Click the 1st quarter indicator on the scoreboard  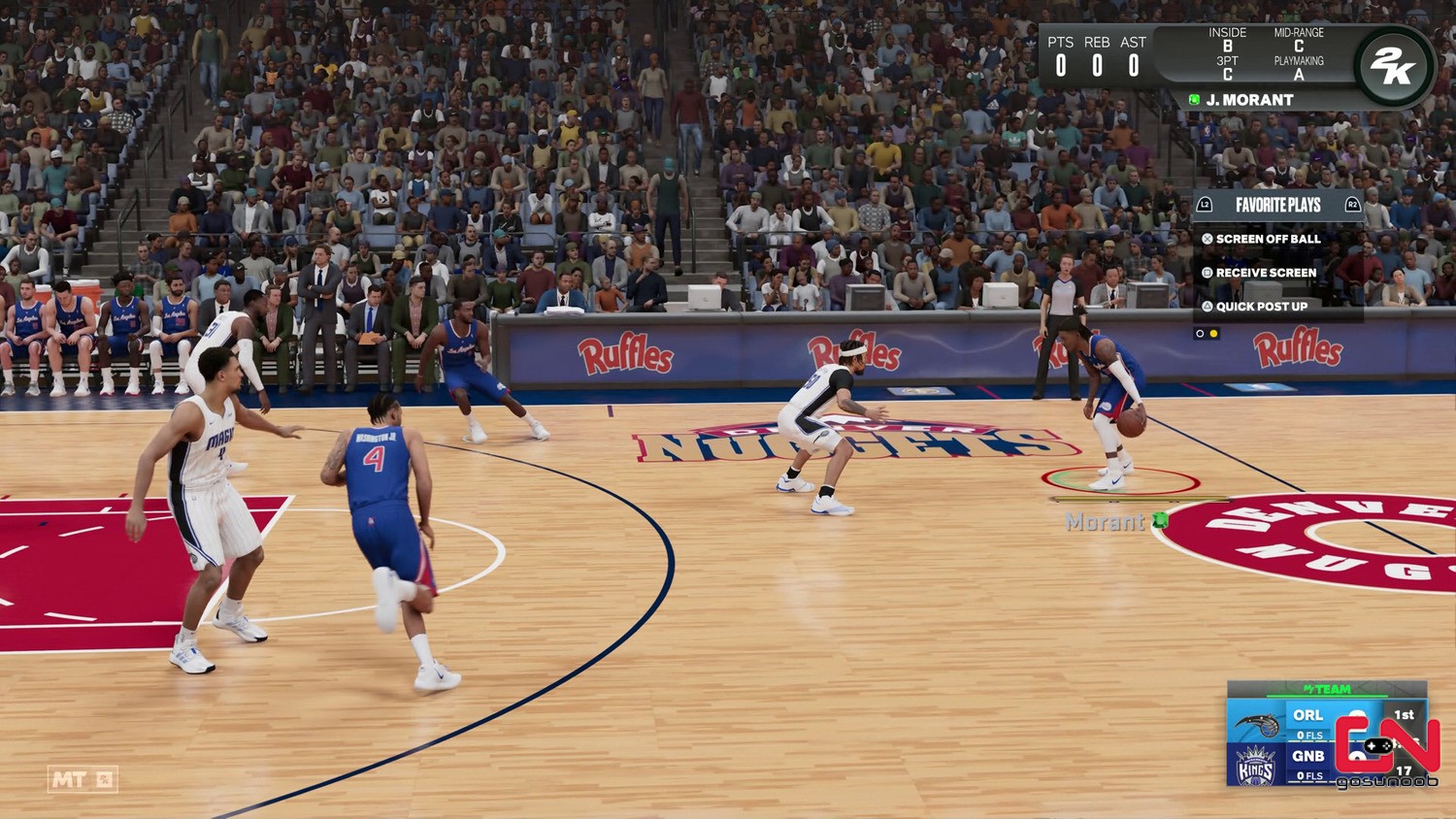tap(1403, 715)
